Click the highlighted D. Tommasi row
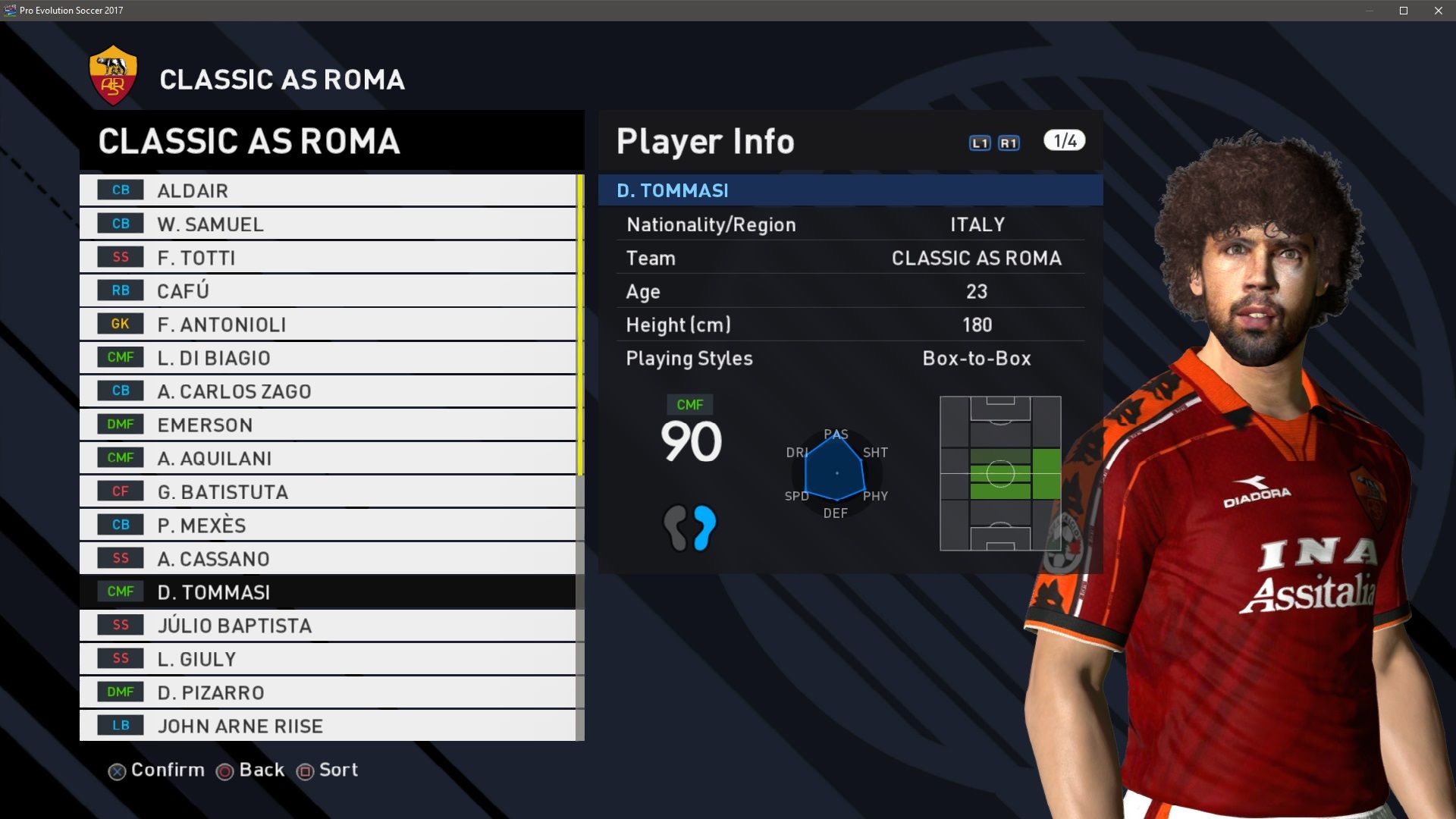The image size is (1456, 819). 327,591
